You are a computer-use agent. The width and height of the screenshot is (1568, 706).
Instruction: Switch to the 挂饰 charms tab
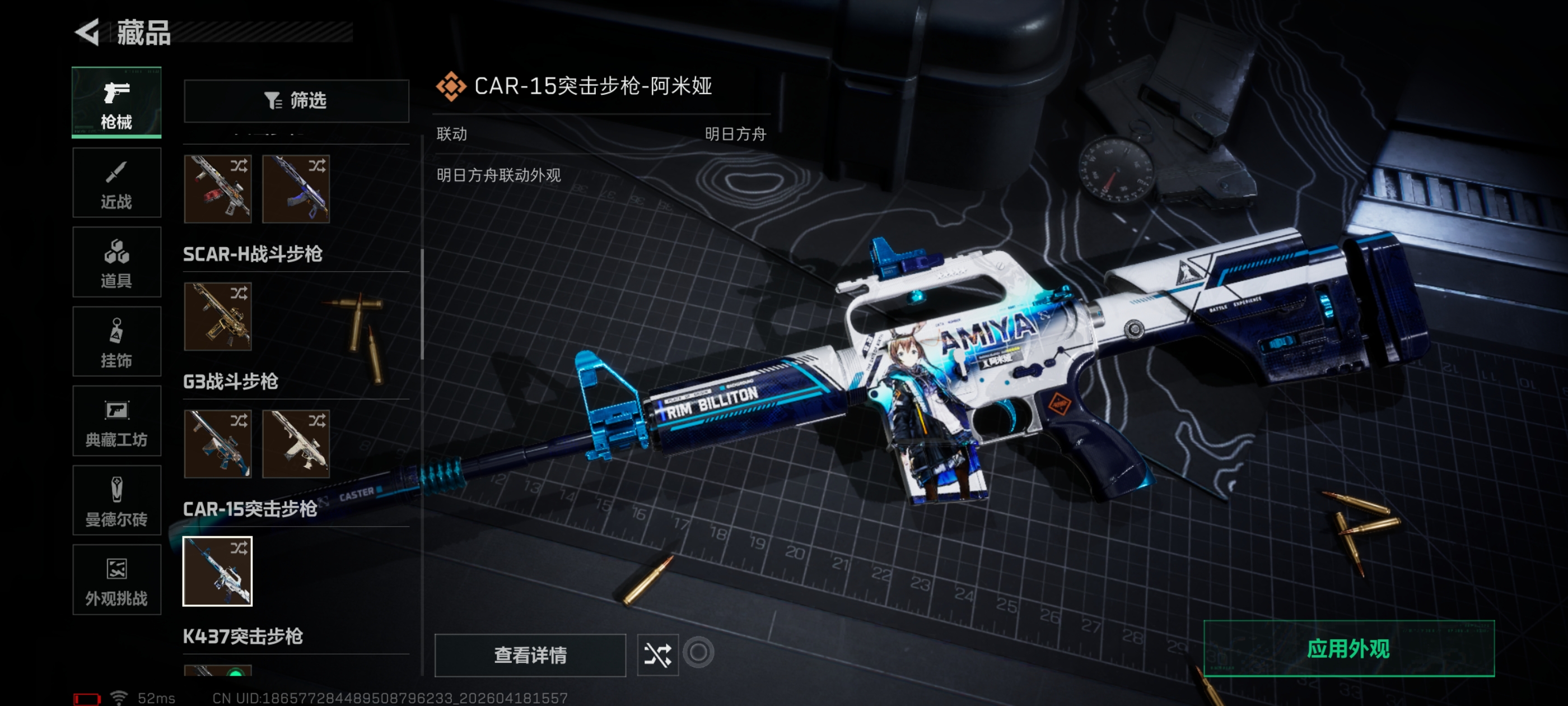point(116,341)
